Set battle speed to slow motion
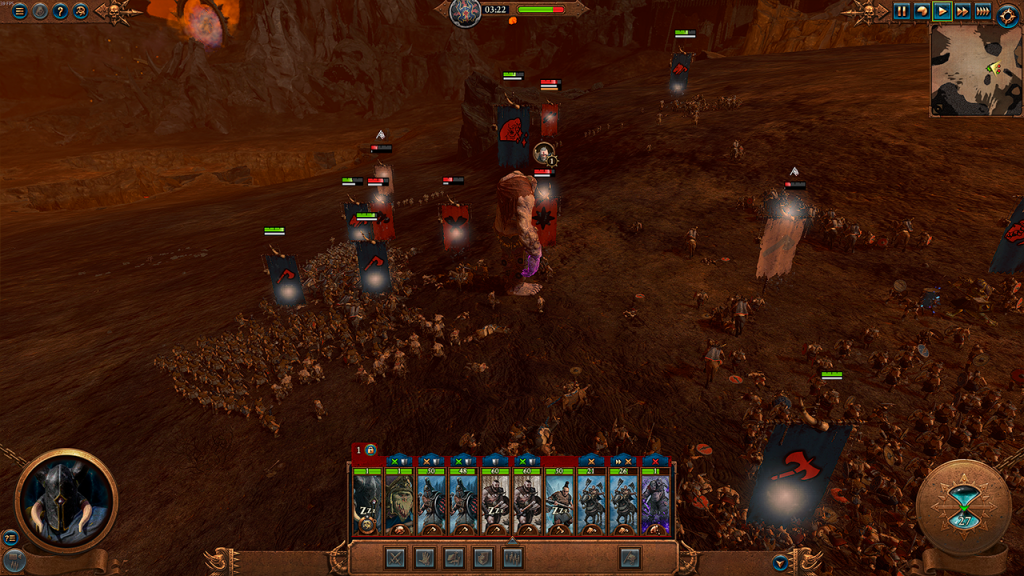The height and width of the screenshot is (576, 1024). click(x=922, y=12)
